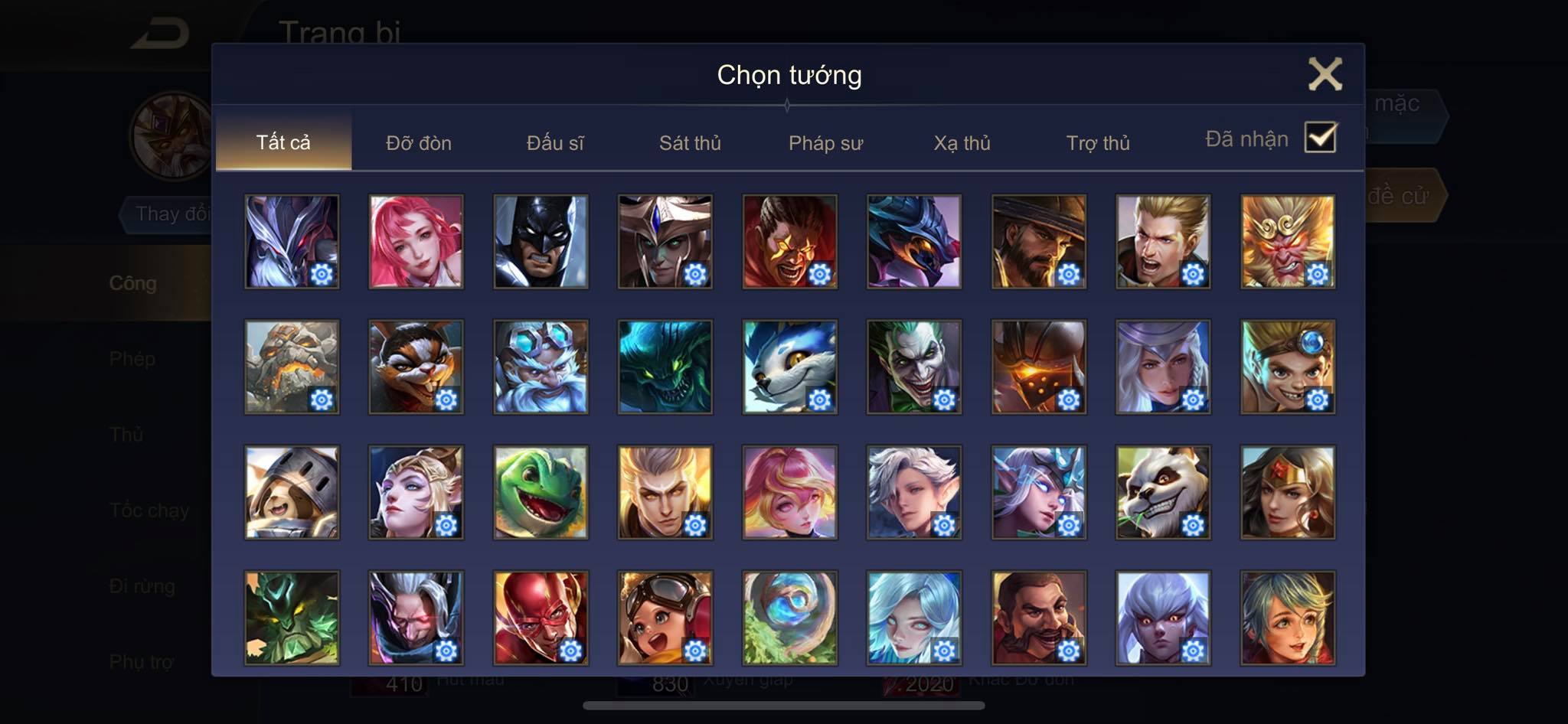Select the Tất cả tab
Screen dimensions: 1568x724
[283, 142]
